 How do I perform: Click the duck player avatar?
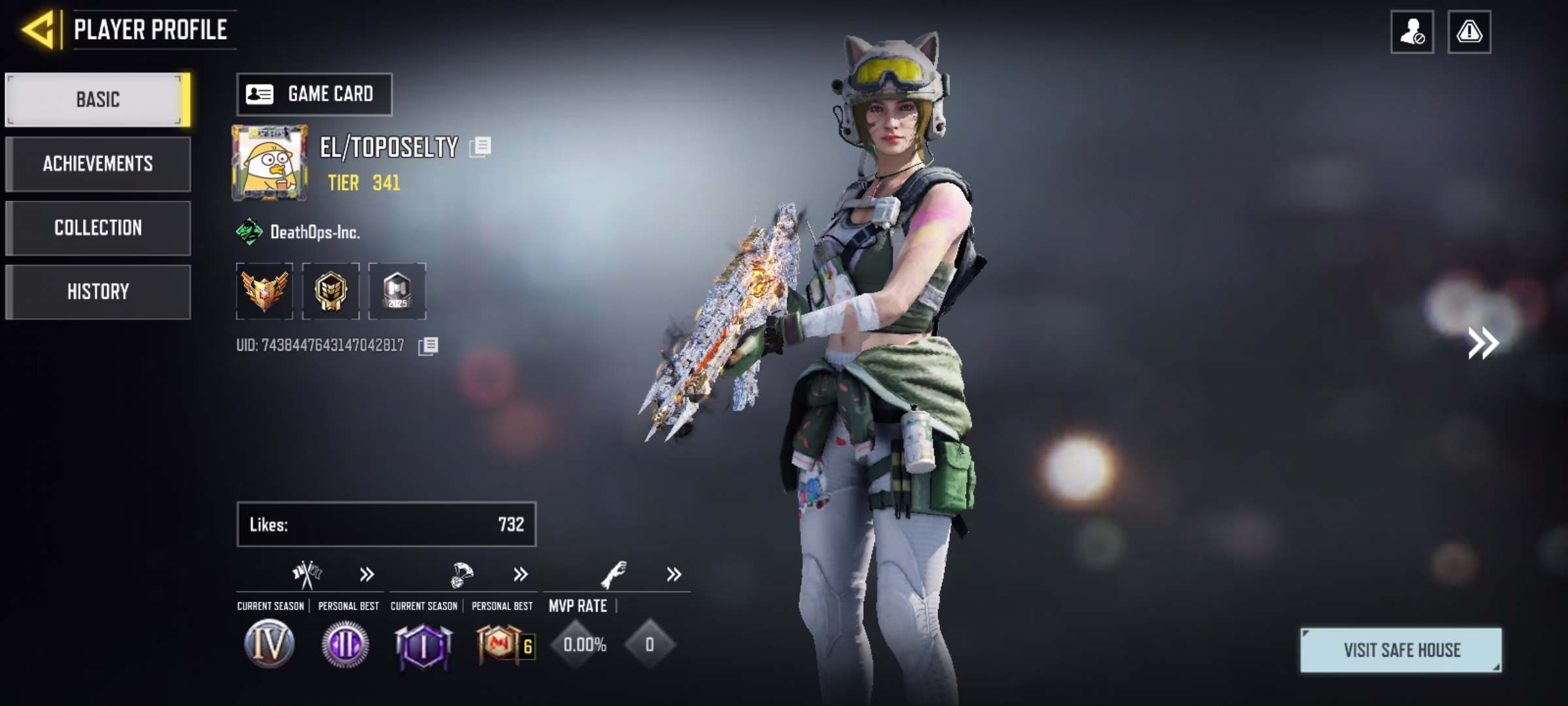269,163
